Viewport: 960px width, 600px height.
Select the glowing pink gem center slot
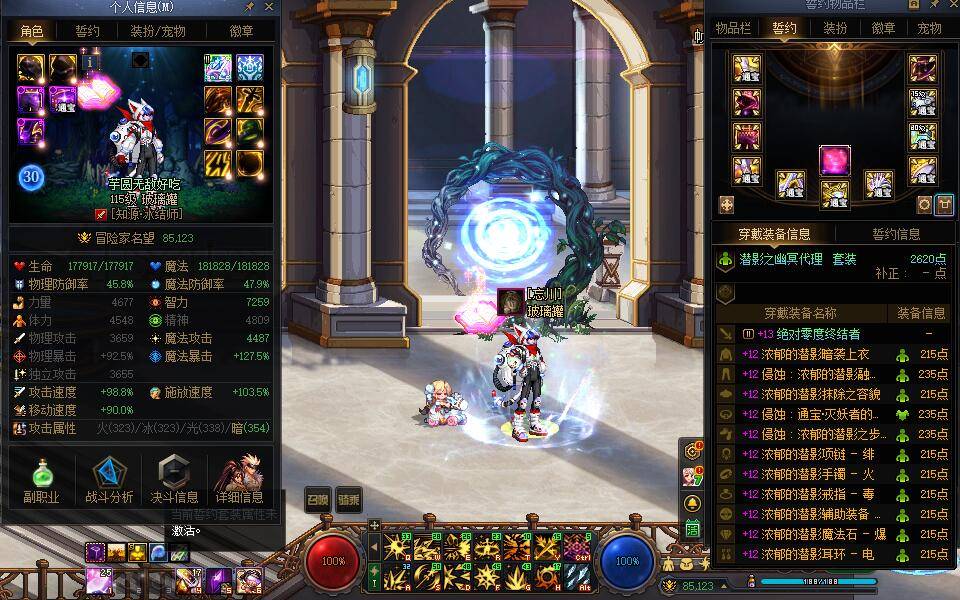[834, 160]
